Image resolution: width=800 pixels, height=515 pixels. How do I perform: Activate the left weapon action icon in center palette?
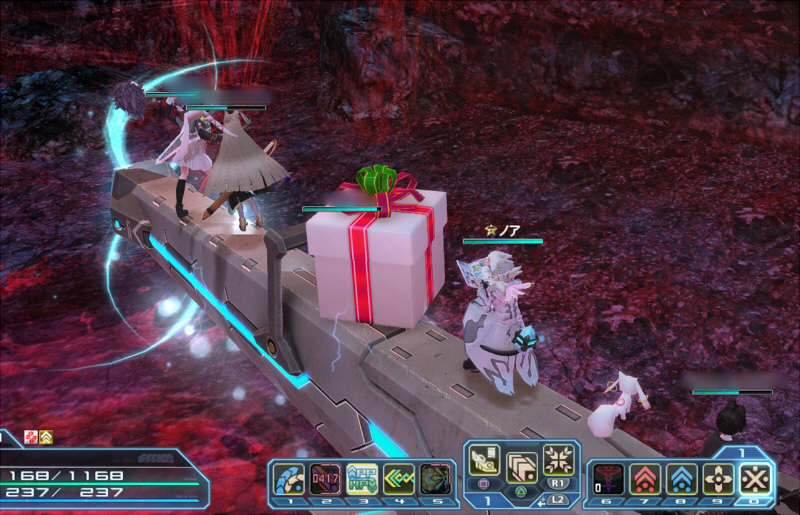pos(486,462)
